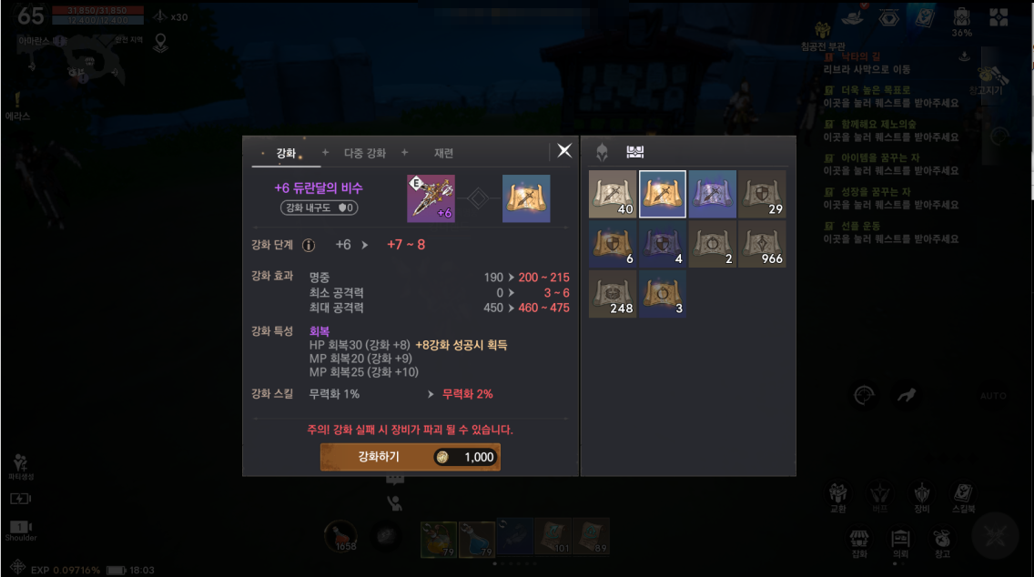
Task: Switch to the 다중 강화 tab
Action: click(364, 153)
